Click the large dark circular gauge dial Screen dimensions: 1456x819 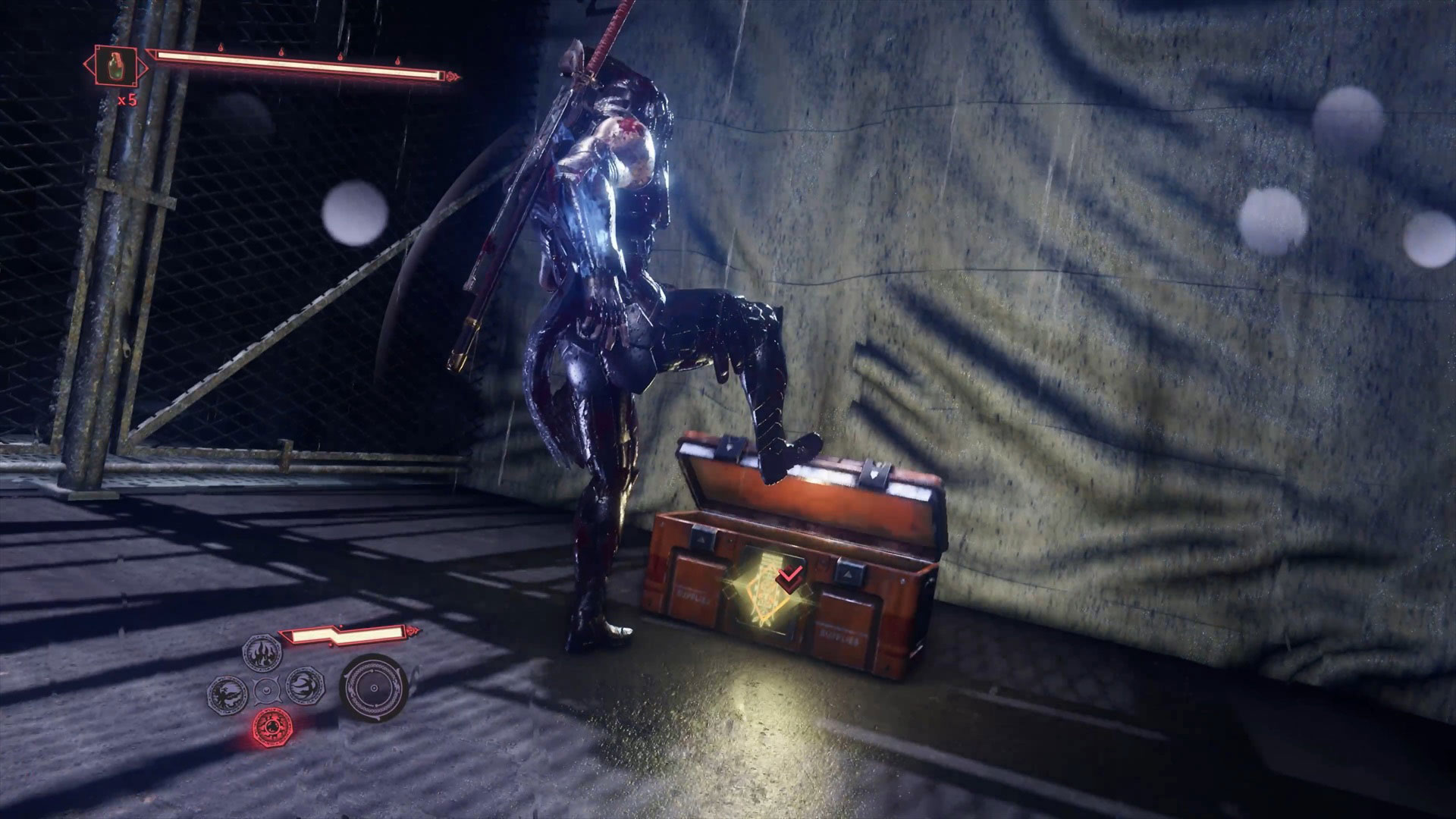pos(372,689)
